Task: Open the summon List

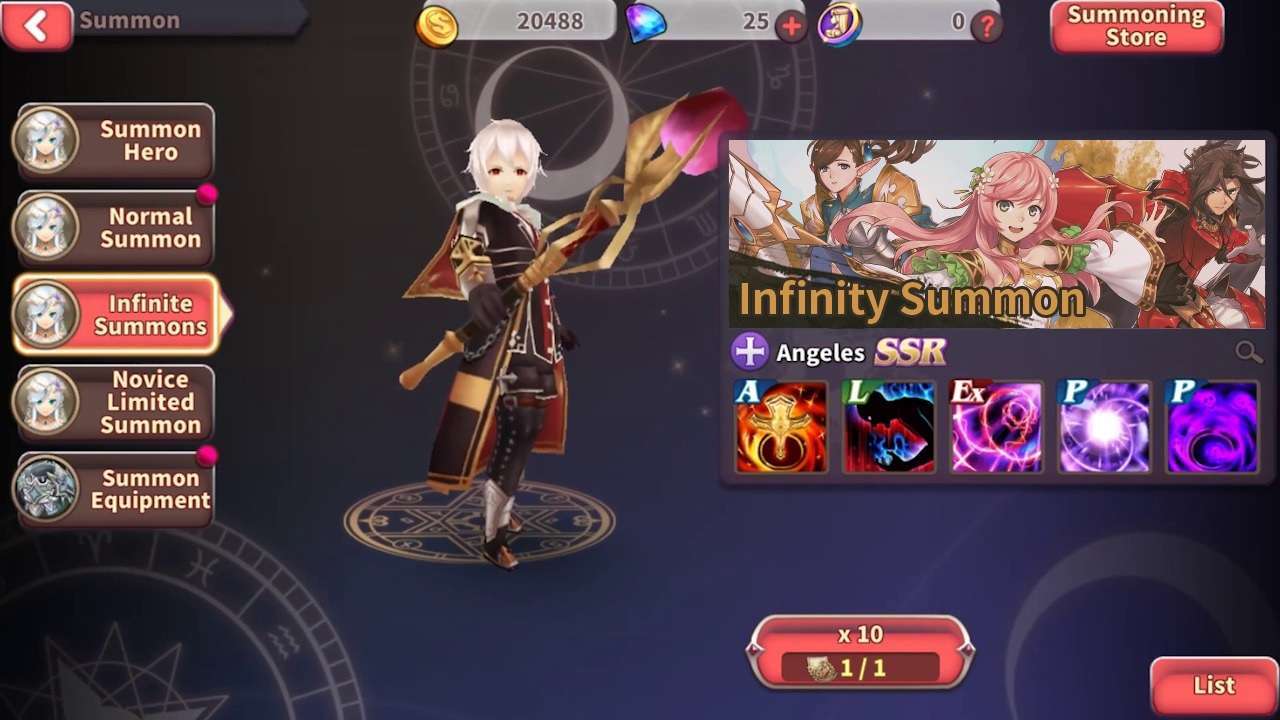Action: click(1214, 686)
